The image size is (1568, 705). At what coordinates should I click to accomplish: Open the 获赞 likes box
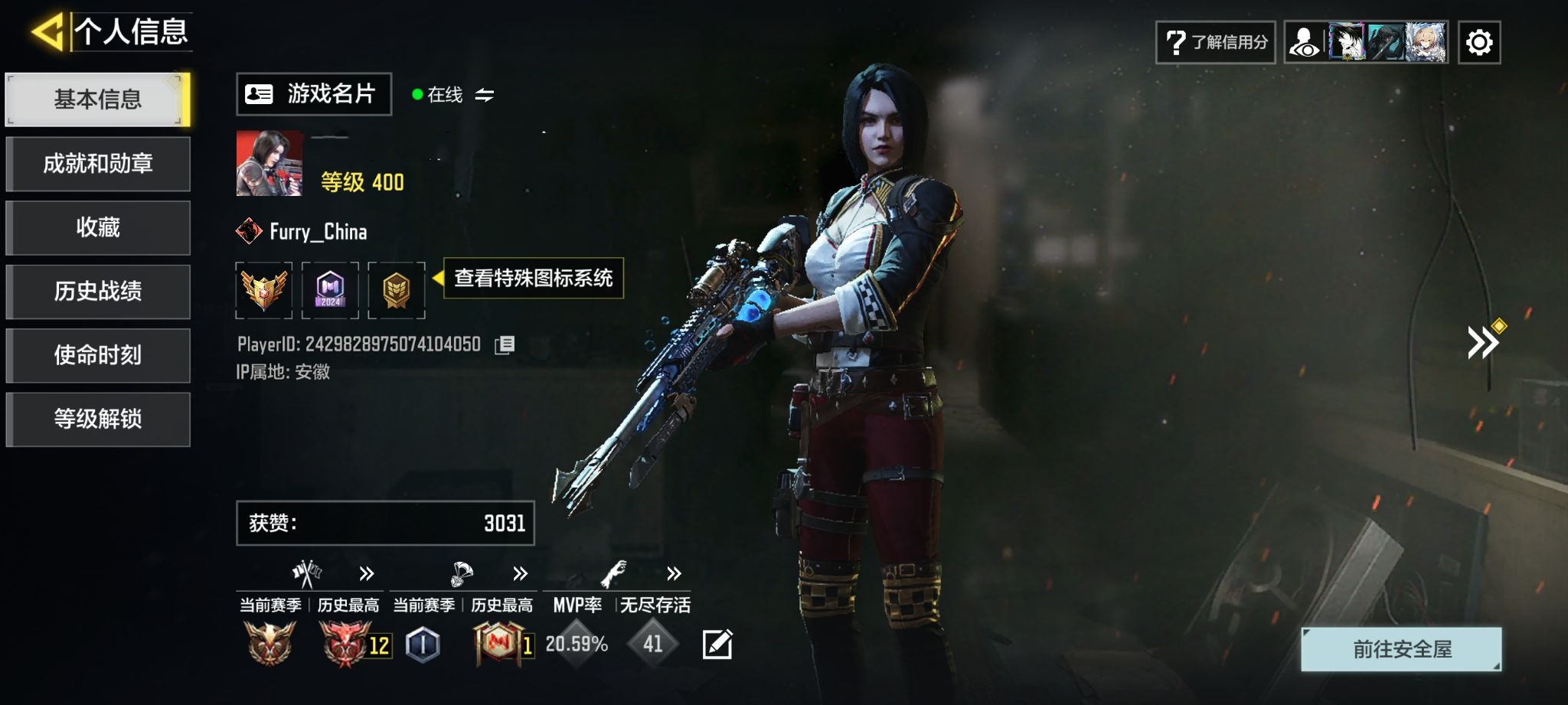pyautogui.click(x=385, y=524)
